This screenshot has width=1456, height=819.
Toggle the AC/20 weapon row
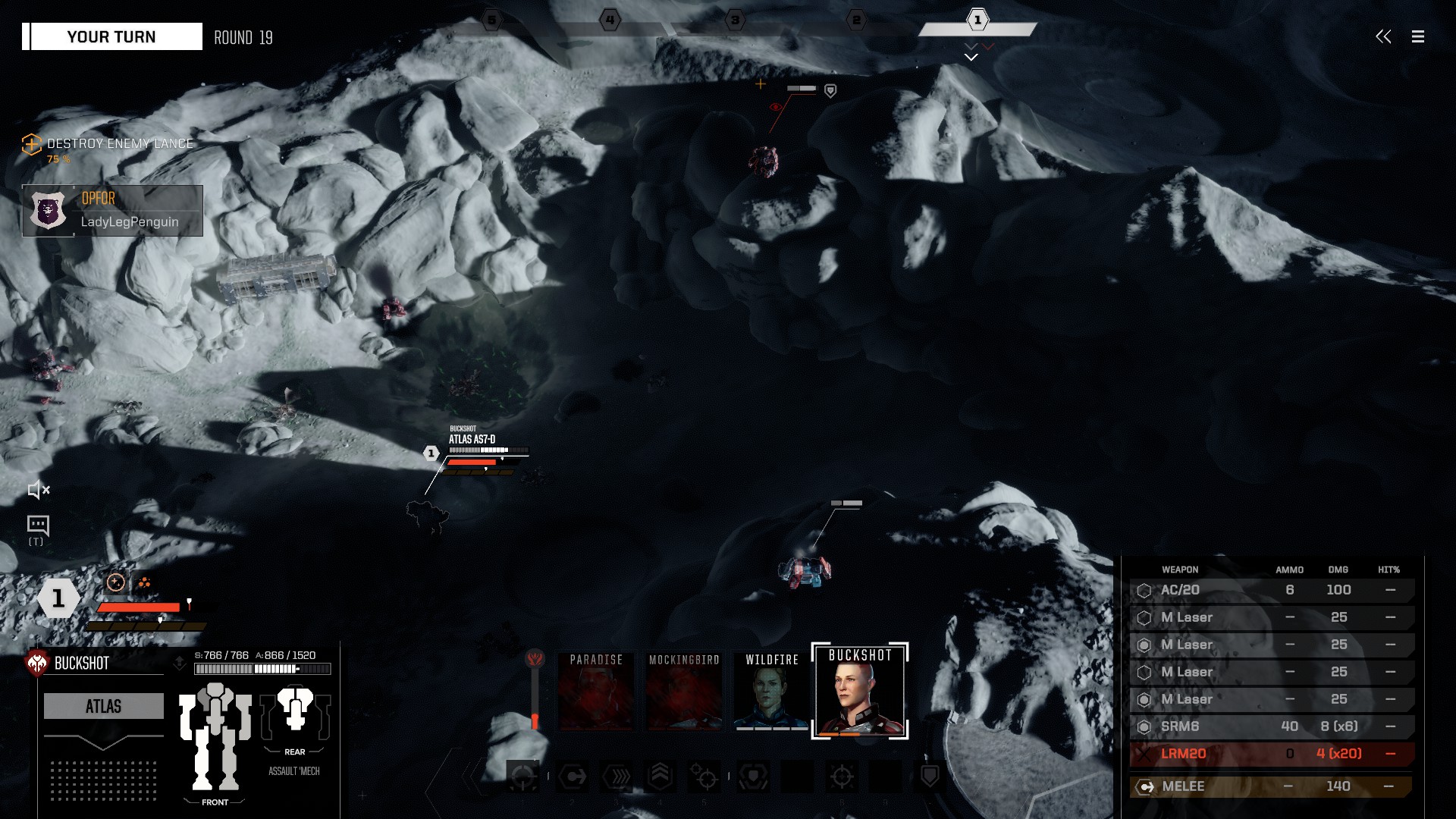coord(1271,590)
